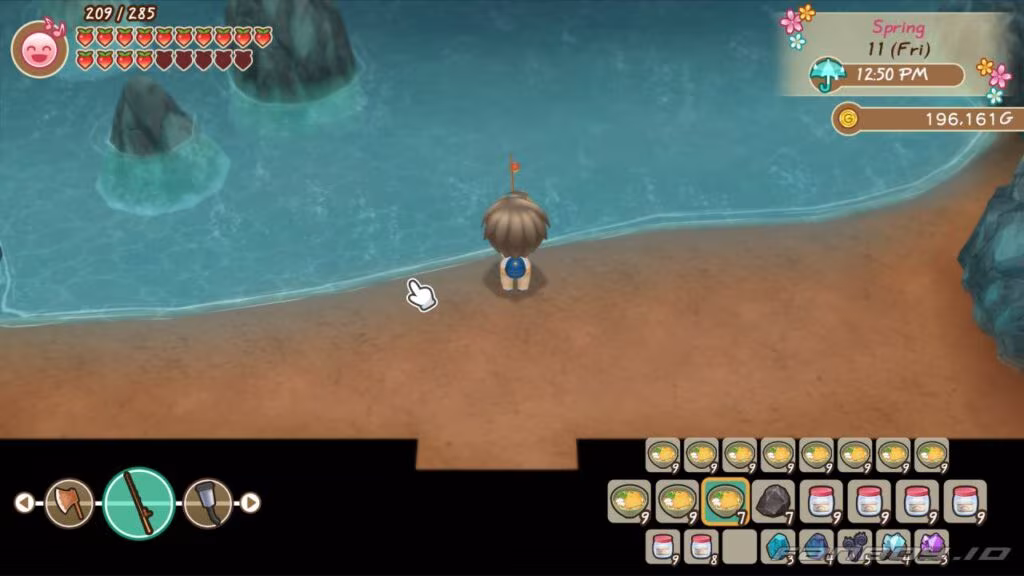The width and height of the screenshot is (1024, 576).
Task: Select the jar stack showing 8
Action: [x=701, y=546]
